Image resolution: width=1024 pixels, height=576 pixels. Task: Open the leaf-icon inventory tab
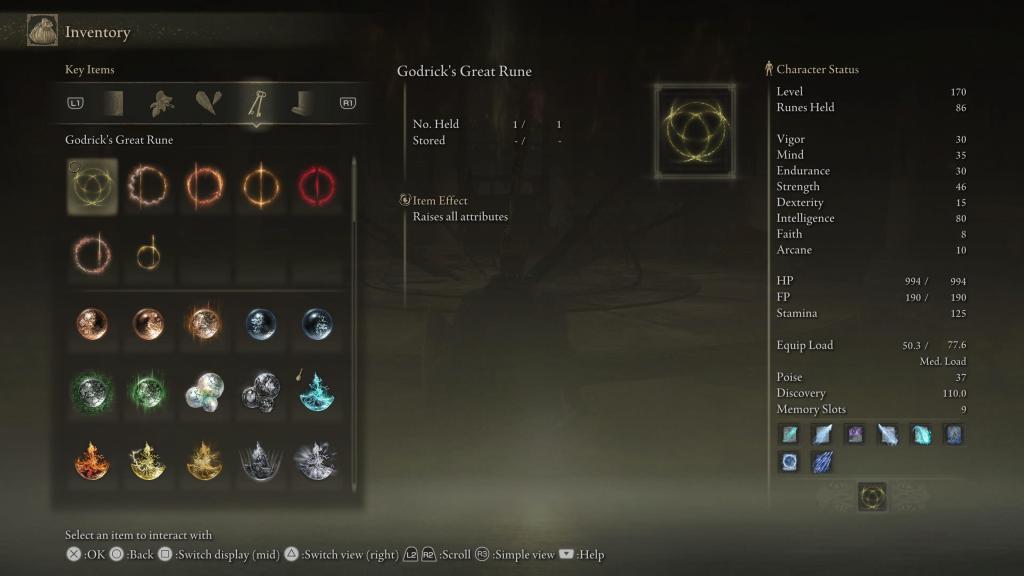point(162,103)
